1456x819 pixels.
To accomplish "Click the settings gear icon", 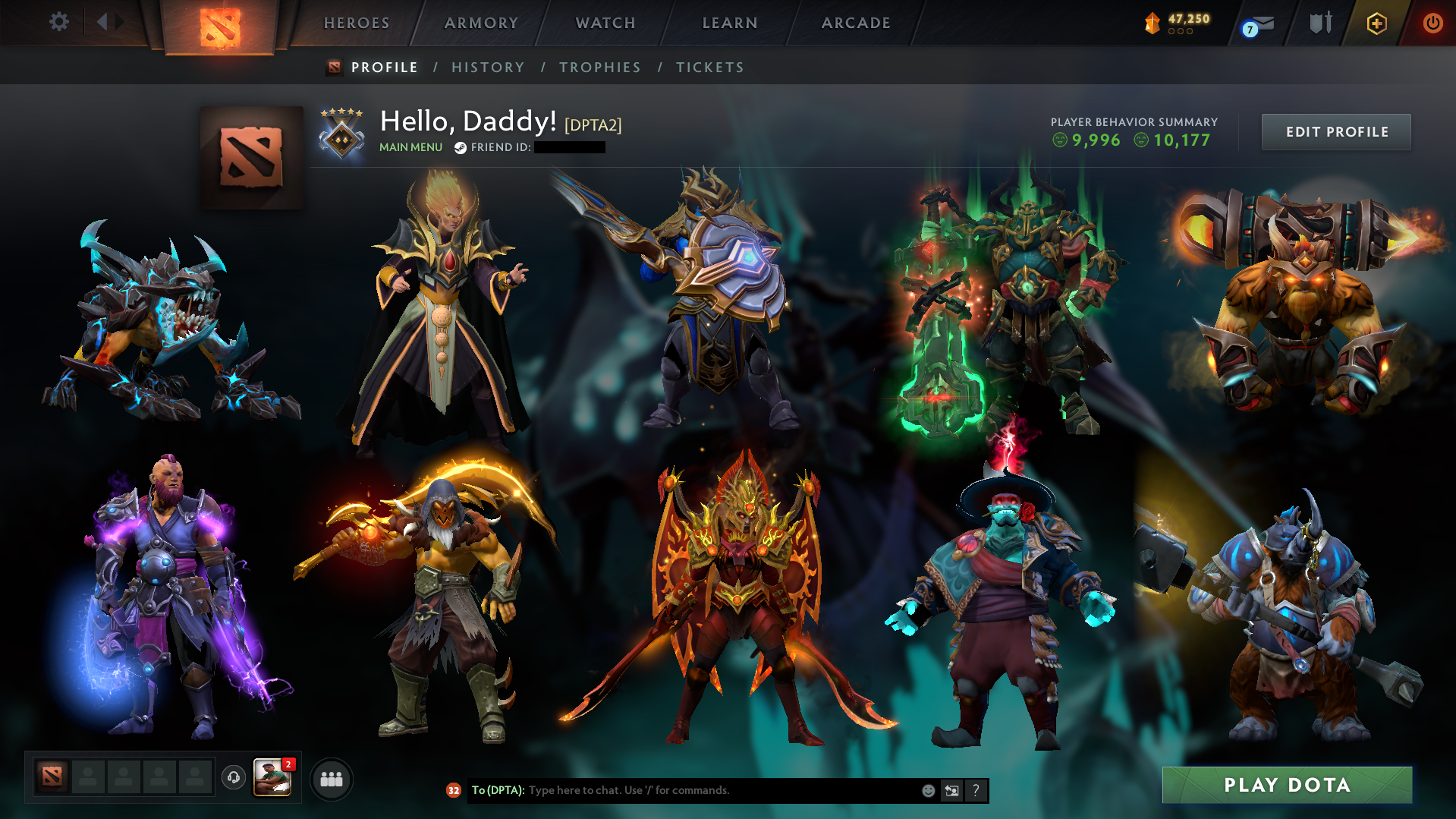I will (x=58, y=22).
